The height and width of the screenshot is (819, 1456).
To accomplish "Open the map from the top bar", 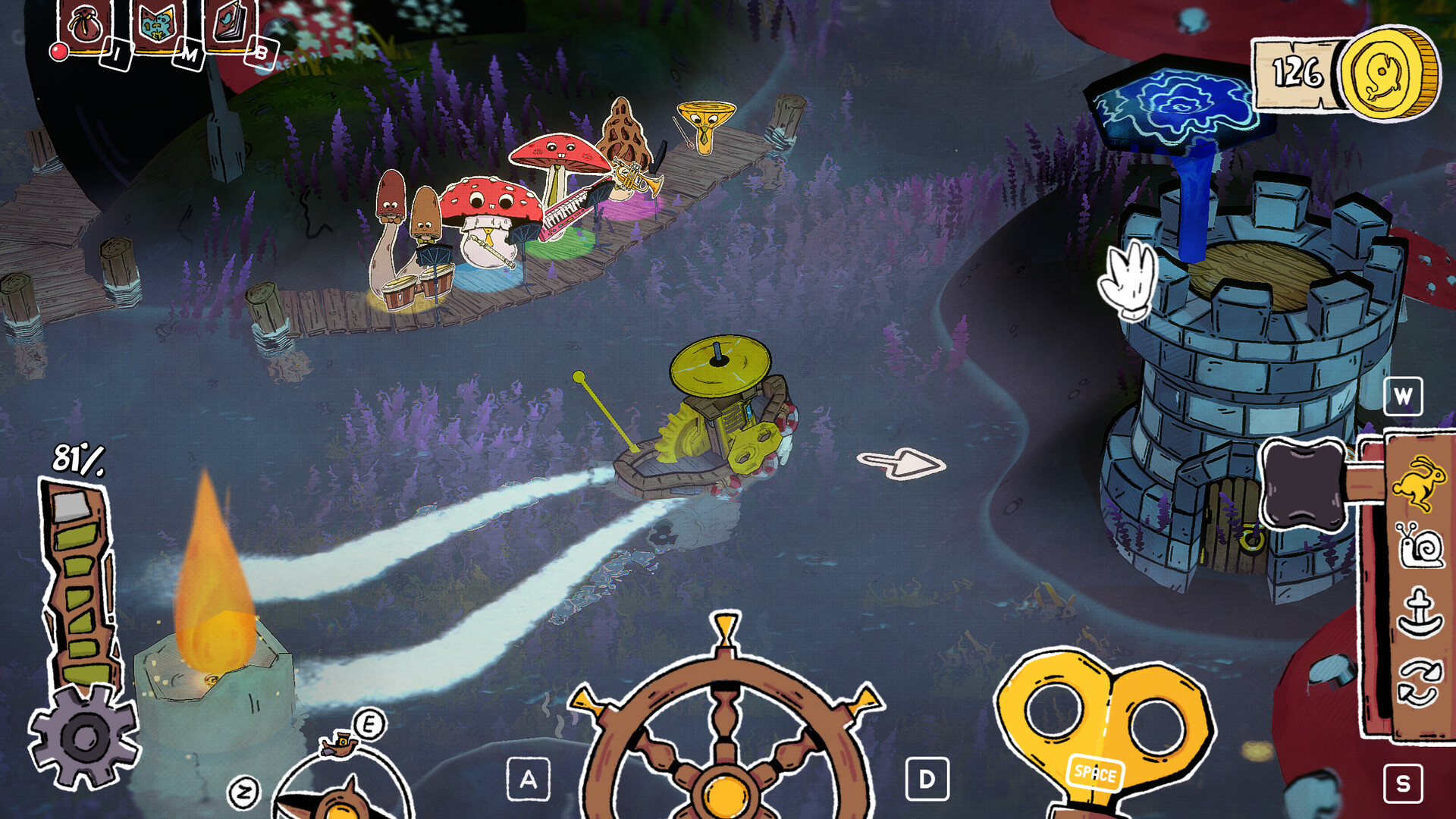I will 157,27.
